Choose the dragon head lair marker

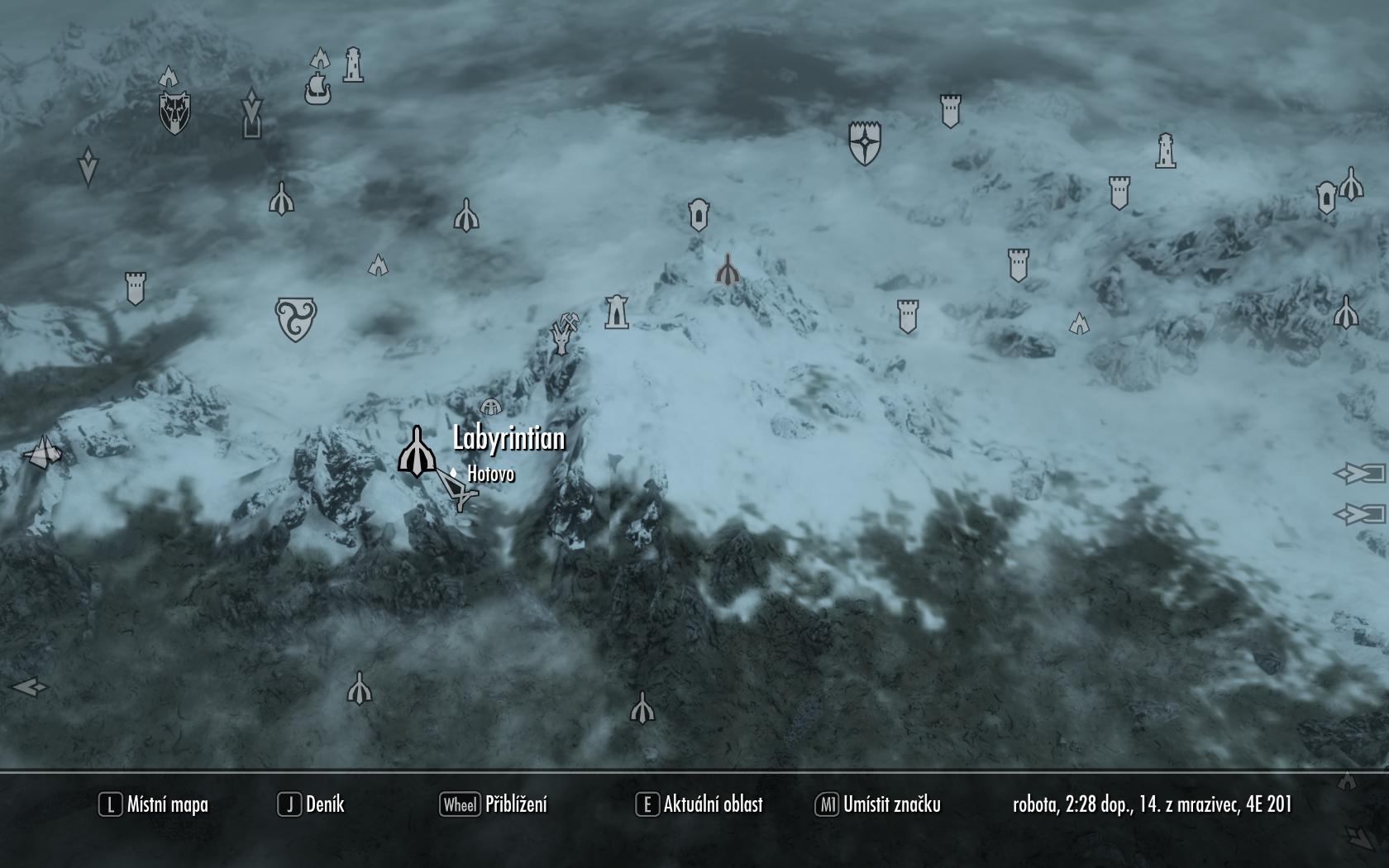[x=561, y=339]
